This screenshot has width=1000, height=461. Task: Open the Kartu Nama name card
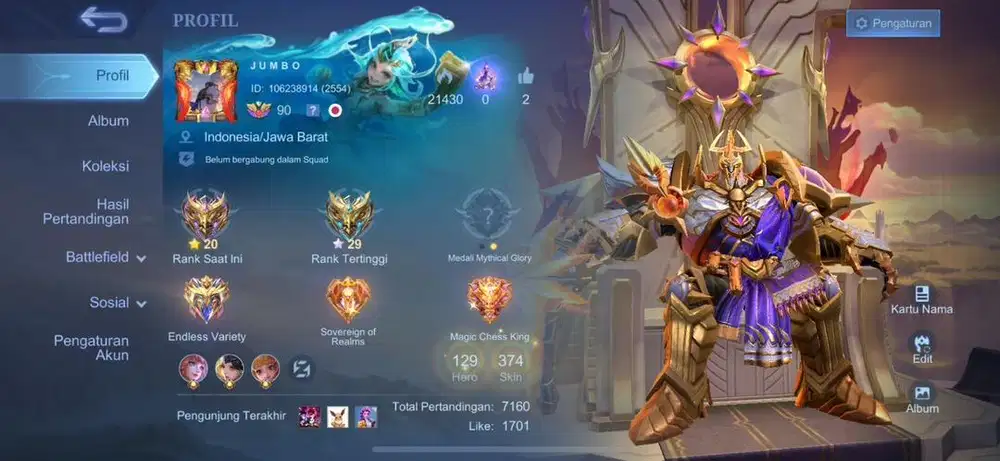coord(922,299)
